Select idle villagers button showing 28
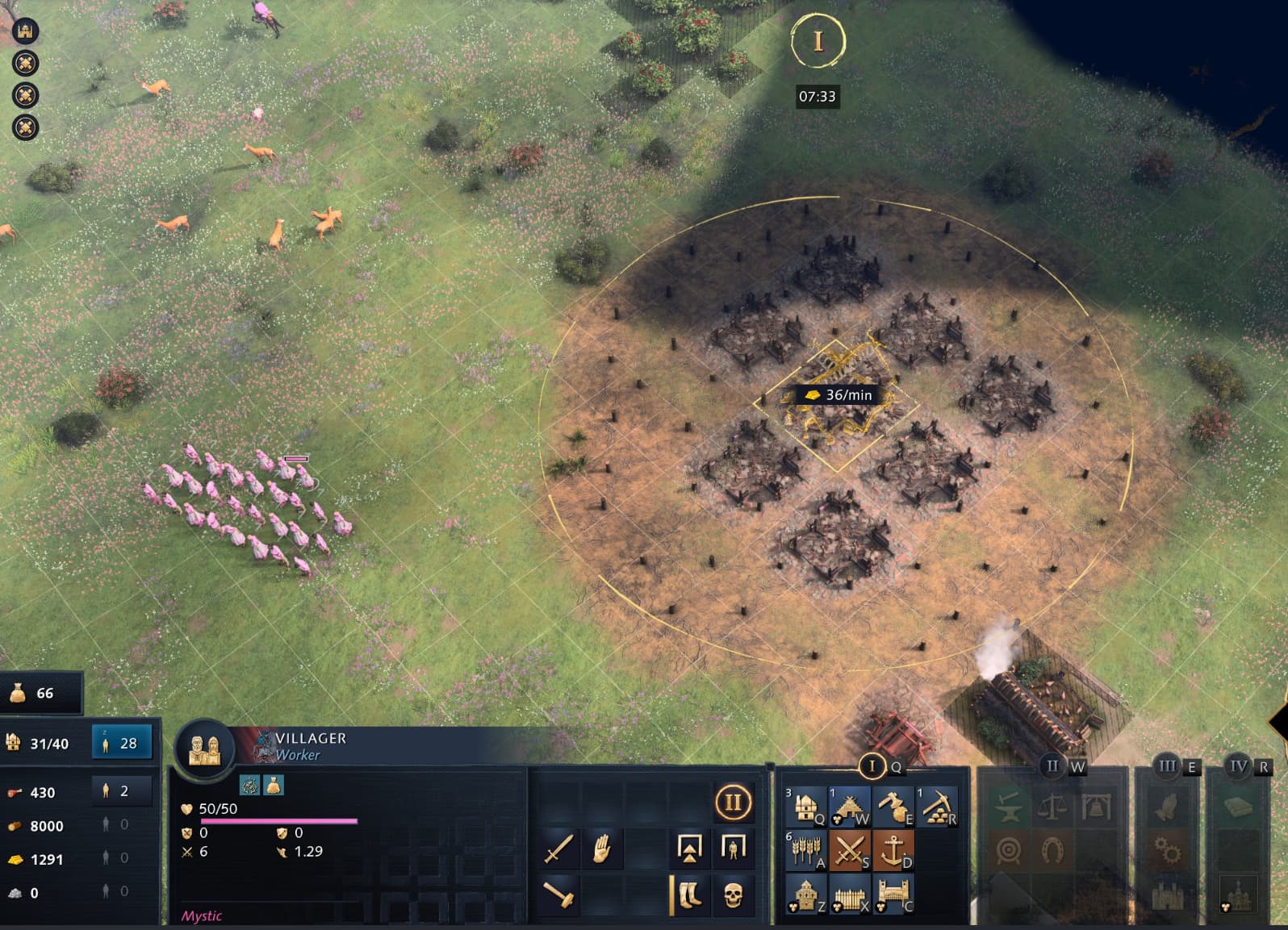This screenshot has width=1288, height=930. (122, 743)
